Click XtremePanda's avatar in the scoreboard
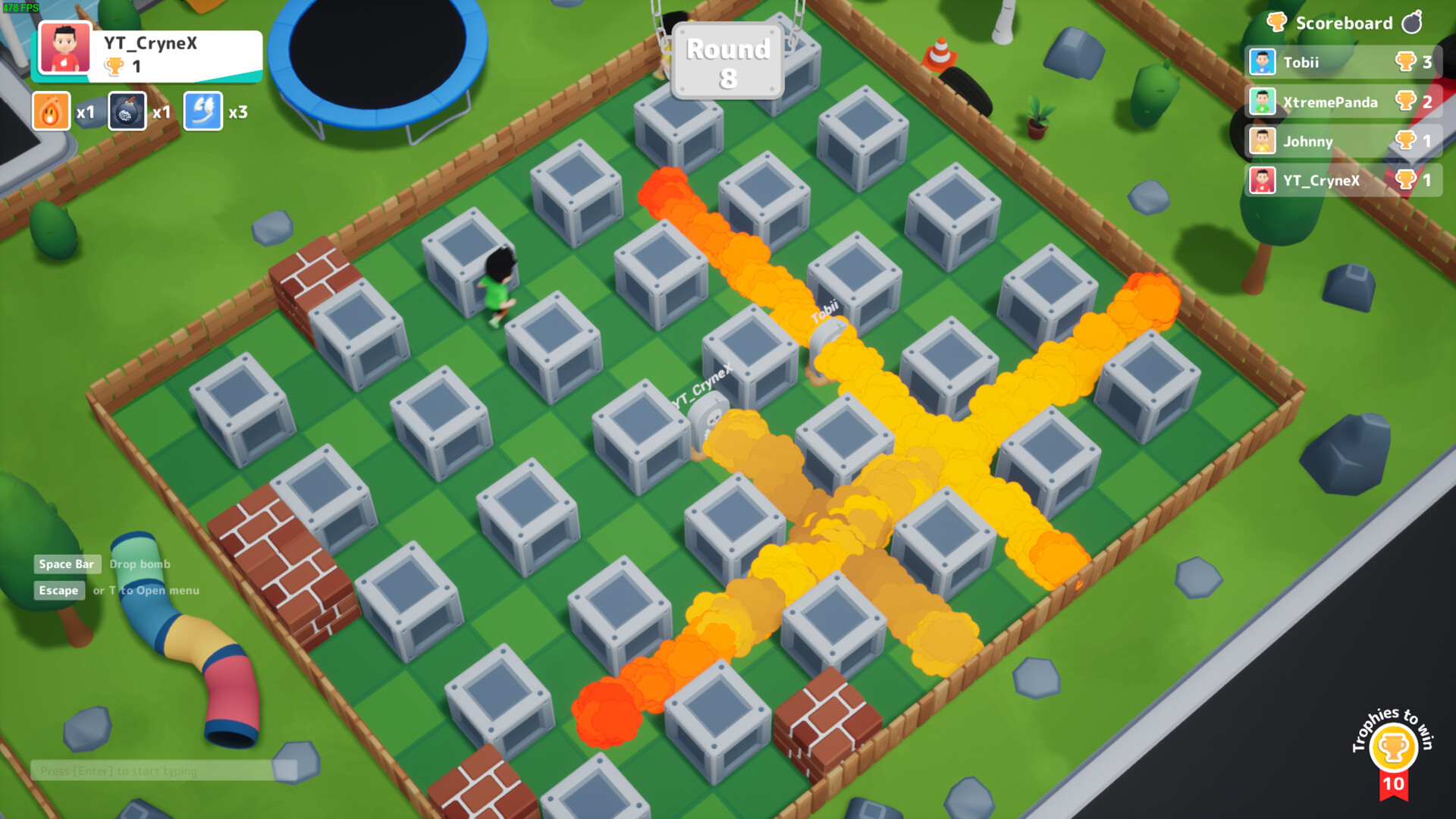This screenshot has height=819, width=1456. (x=1261, y=102)
